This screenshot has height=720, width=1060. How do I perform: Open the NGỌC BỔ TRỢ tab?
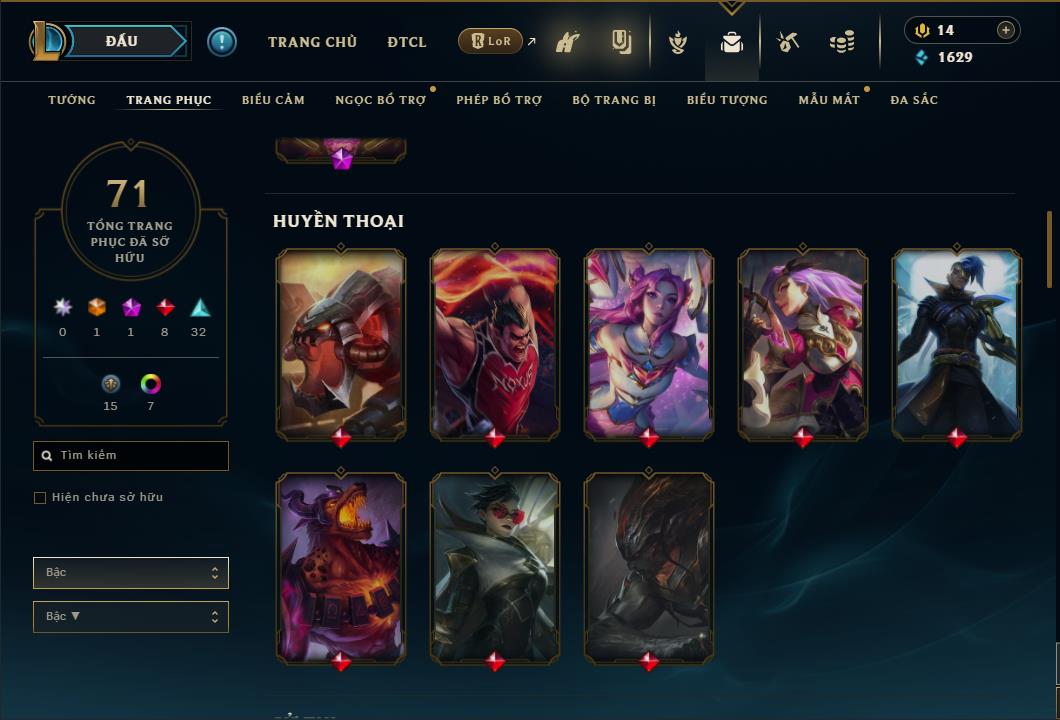tap(380, 100)
